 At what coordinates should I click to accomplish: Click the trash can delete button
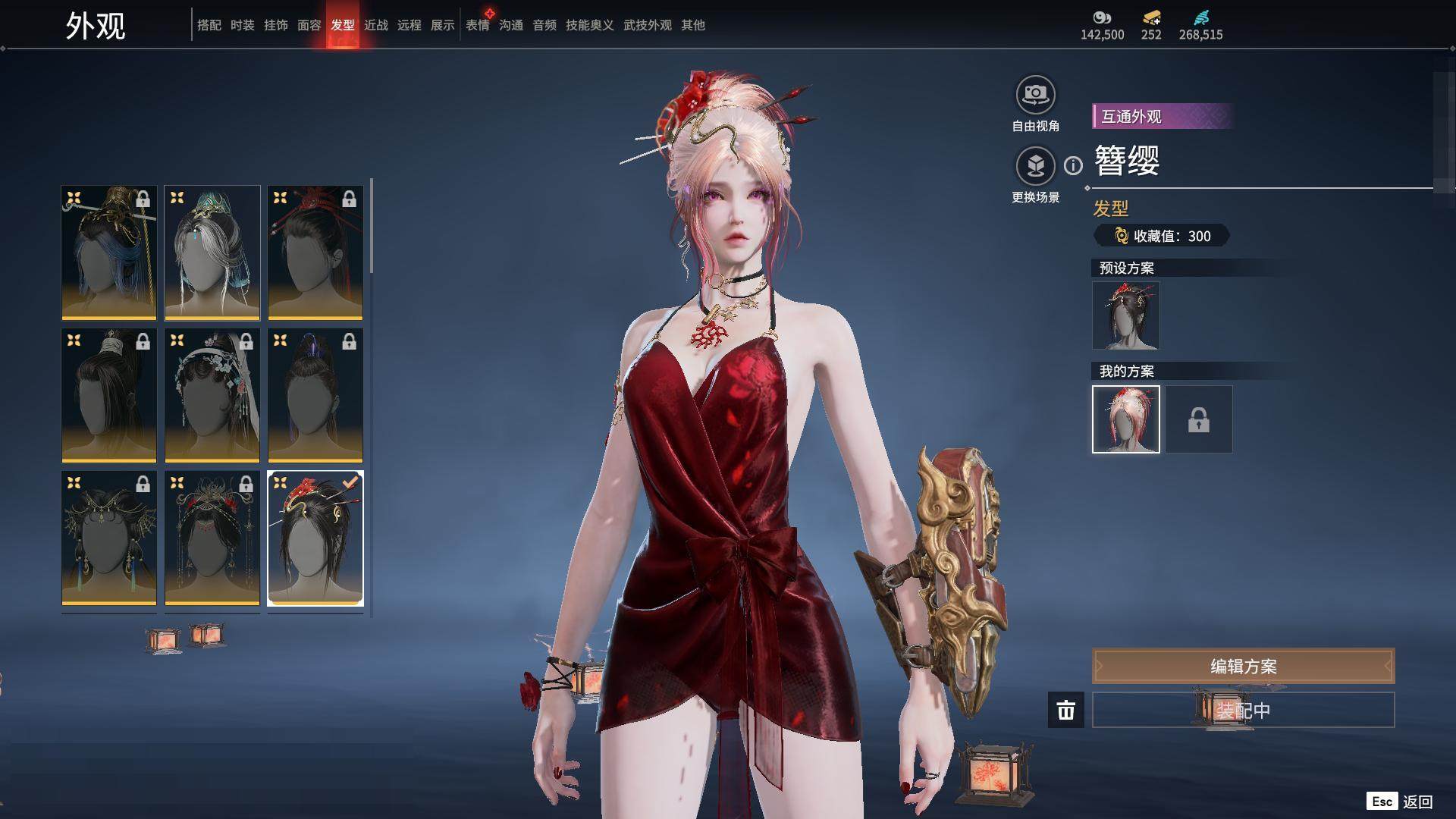click(1065, 710)
